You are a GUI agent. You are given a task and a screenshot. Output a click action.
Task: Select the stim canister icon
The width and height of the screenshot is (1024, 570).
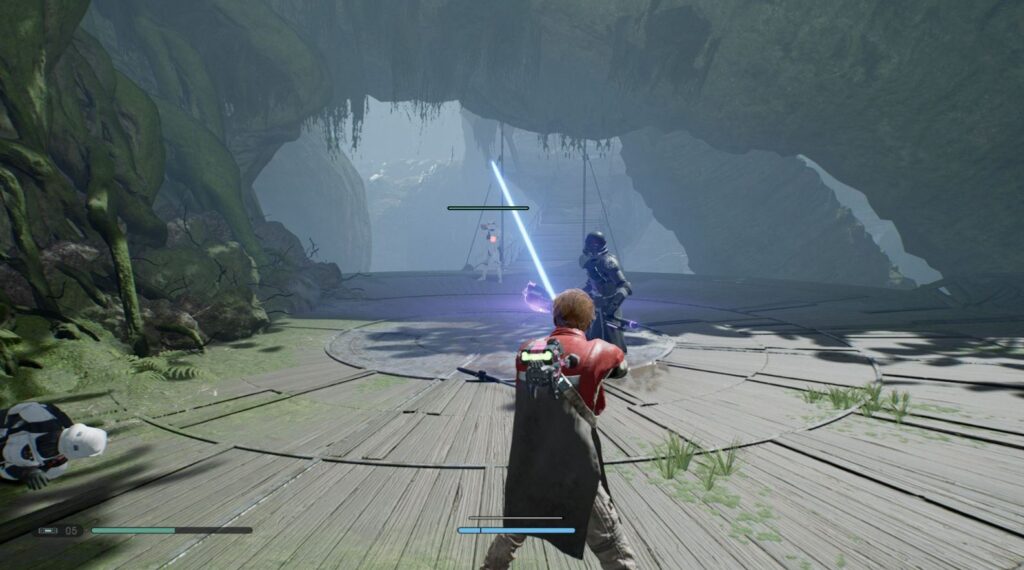(x=48, y=530)
